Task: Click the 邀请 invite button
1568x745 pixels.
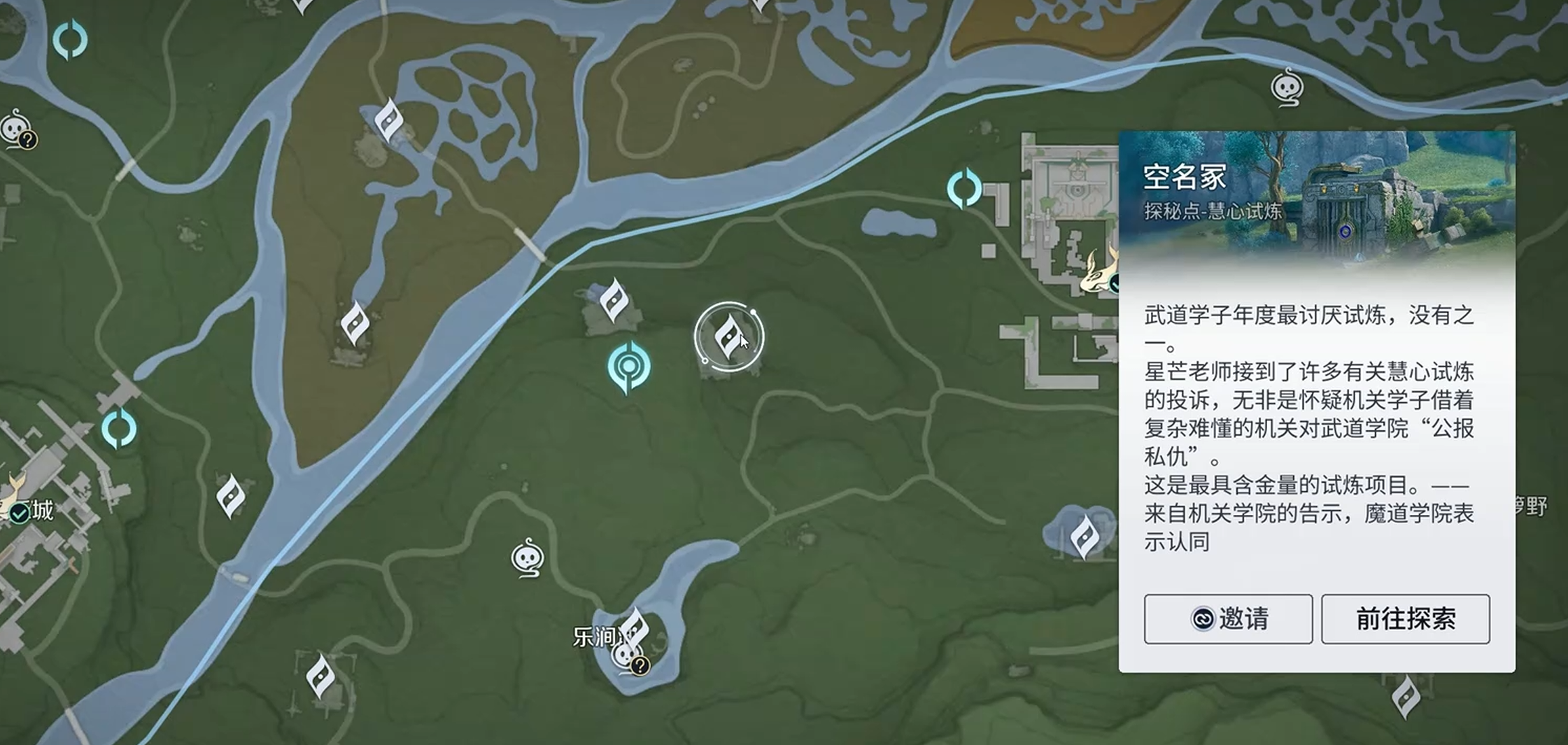Action: pyautogui.click(x=1228, y=619)
